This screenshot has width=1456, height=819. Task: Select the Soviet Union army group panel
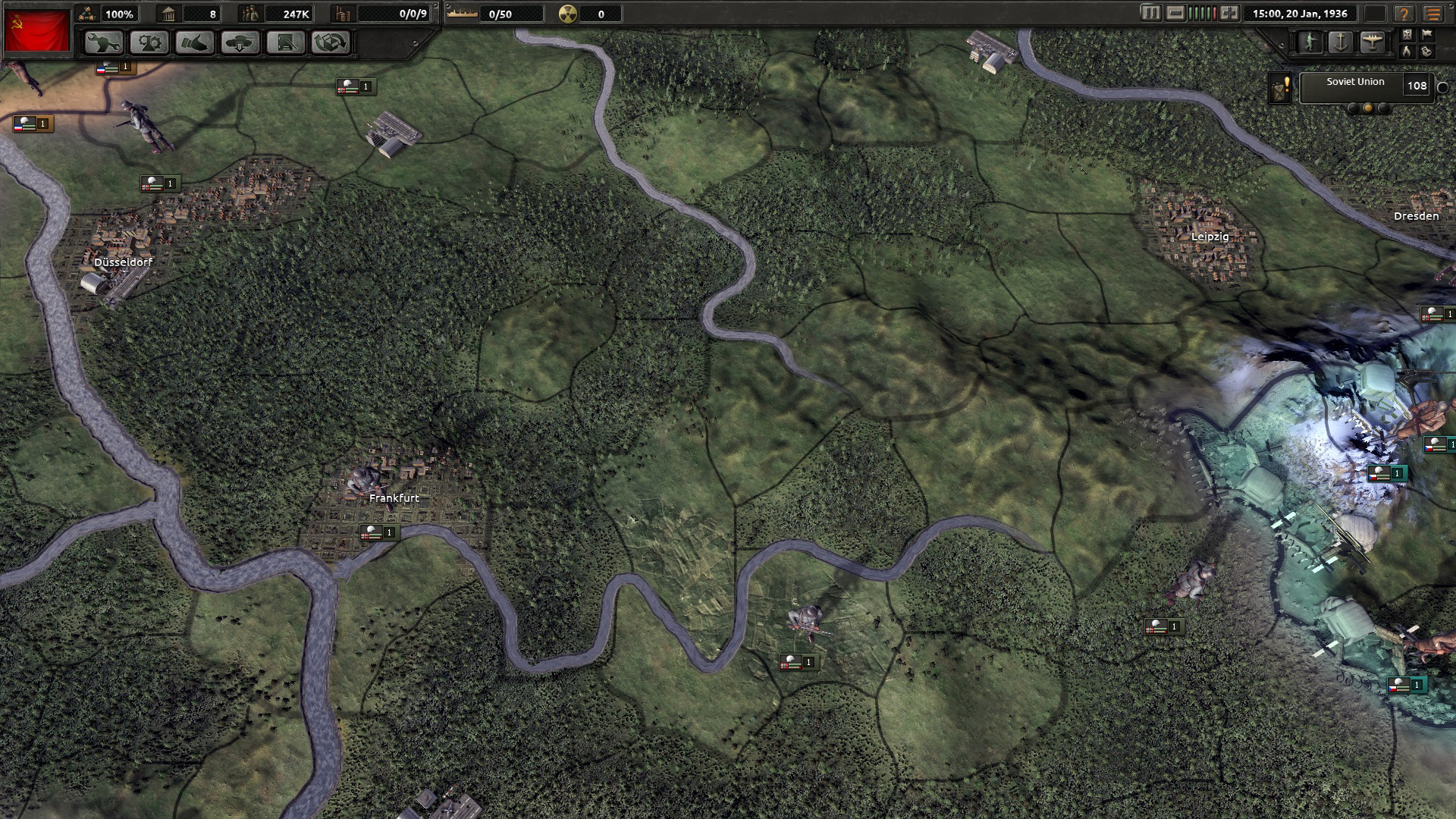click(x=1354, y=86)
